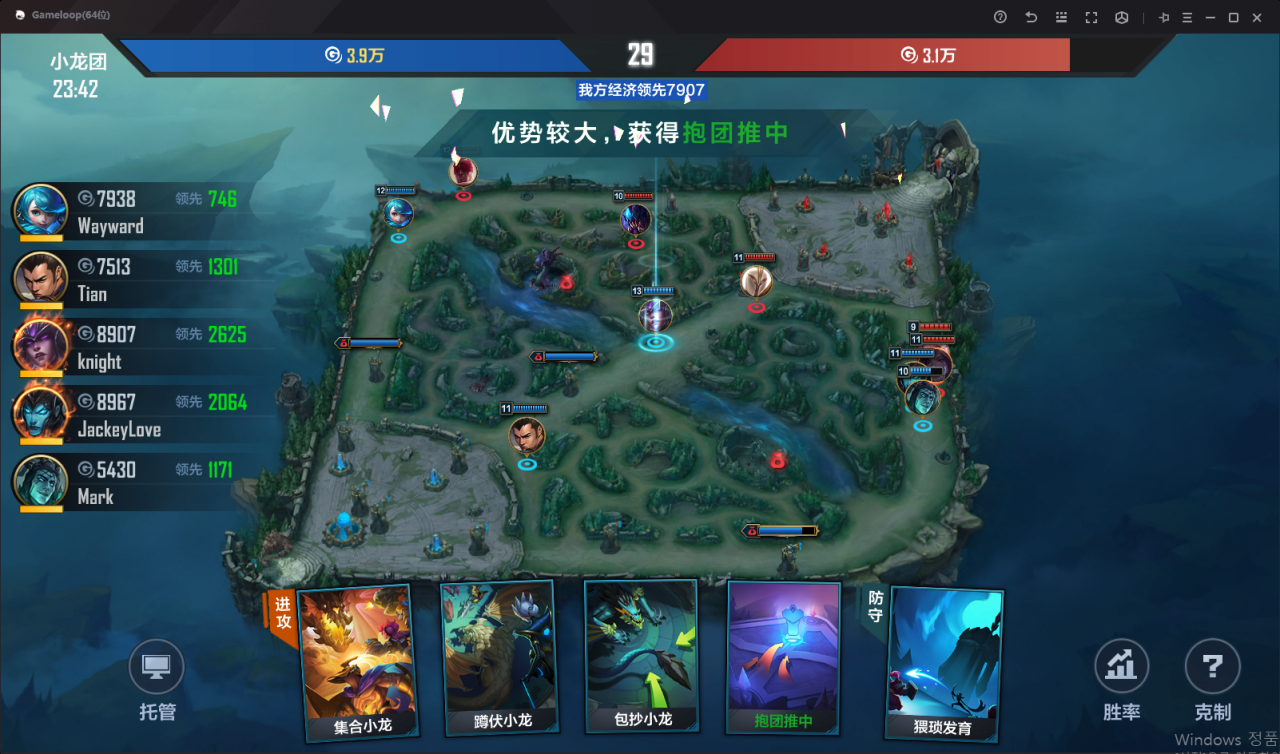Screen dimensions: 1280x754
Task: Click Mark's hero icon on the minimap
Action: (x=920, y=400)
